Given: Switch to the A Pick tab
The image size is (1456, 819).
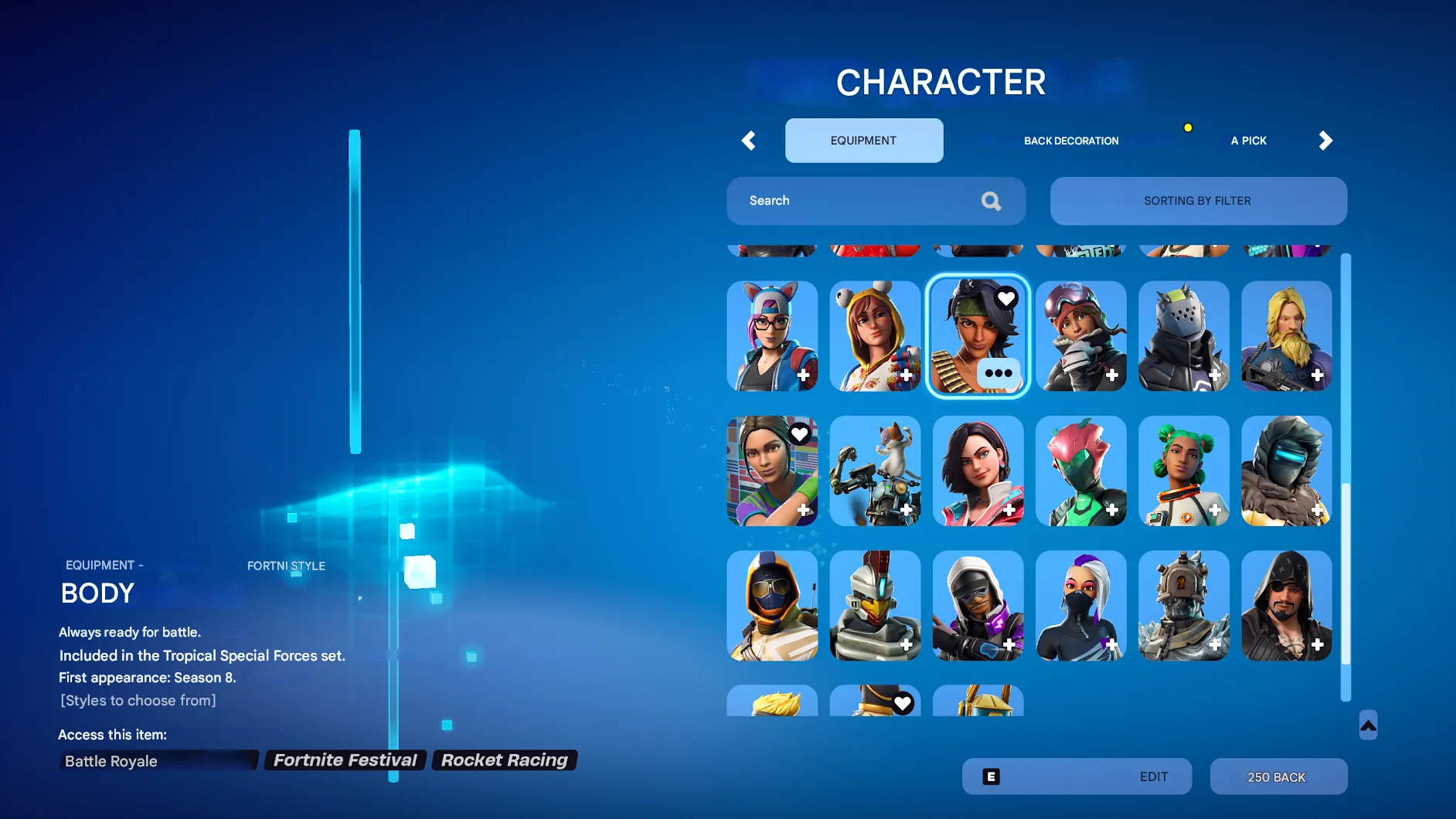Looking at the screenshot, I should coord(1248,141).
